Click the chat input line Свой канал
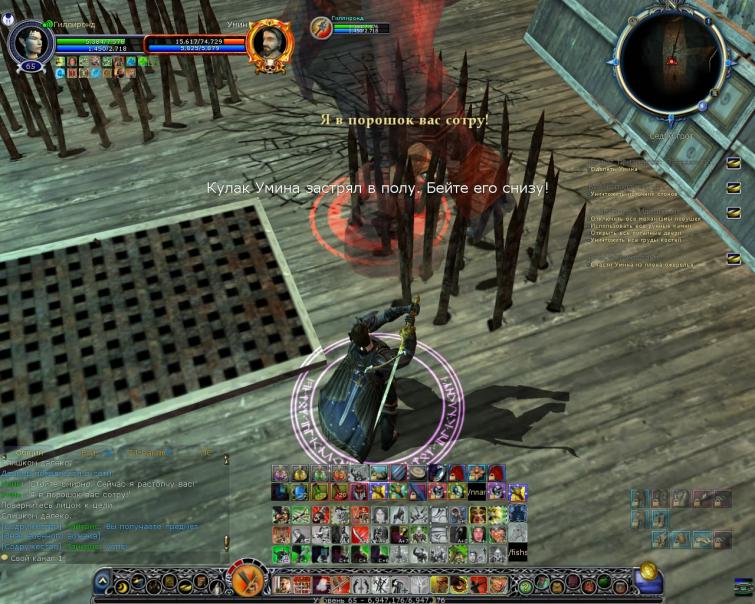The image size is (755, 604). [x=40, y=558]
